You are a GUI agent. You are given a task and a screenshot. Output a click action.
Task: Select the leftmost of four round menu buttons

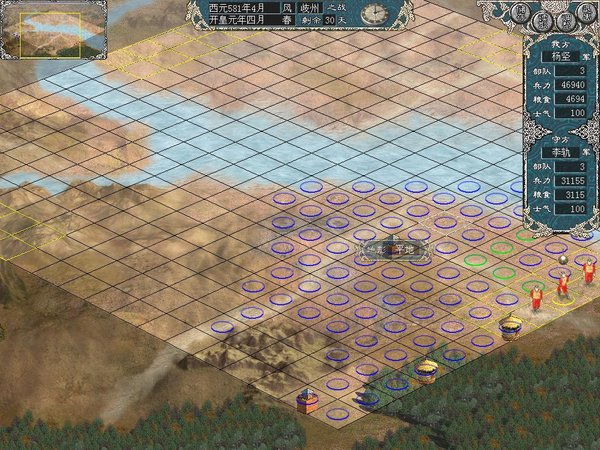pos(522,13)
